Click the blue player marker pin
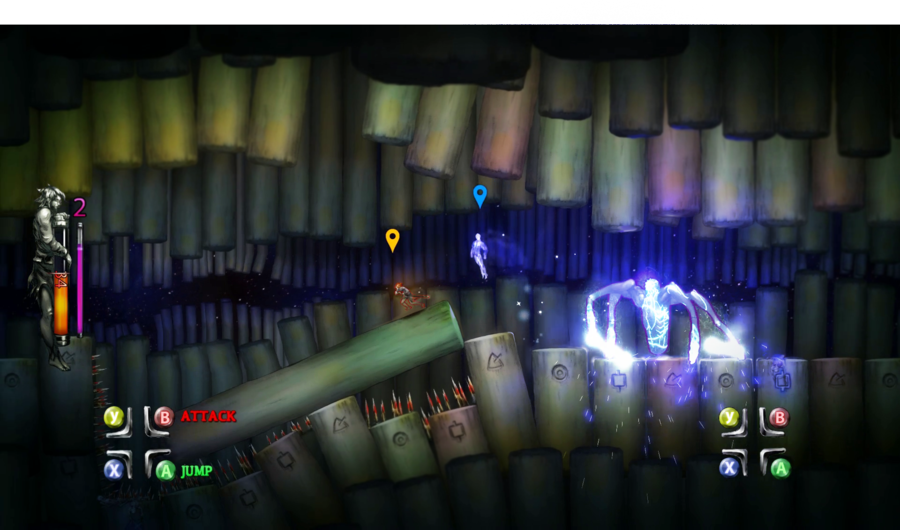The width and height of the screenshot is (900, 530). click(480, 195)
